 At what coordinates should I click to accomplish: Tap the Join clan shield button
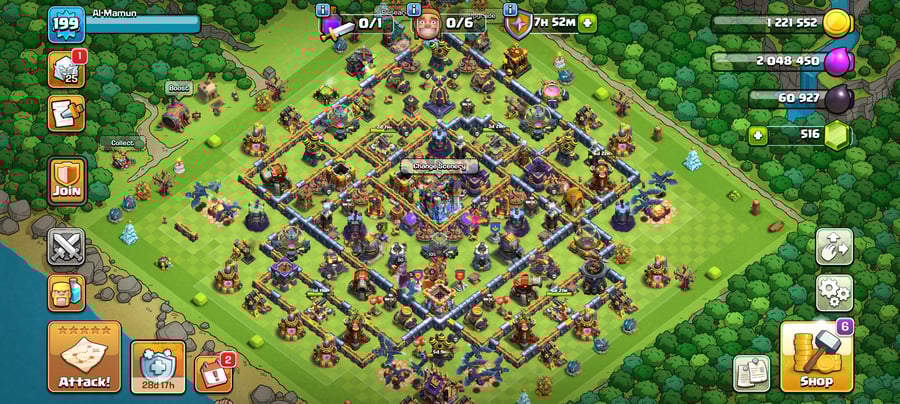point(67,181)
